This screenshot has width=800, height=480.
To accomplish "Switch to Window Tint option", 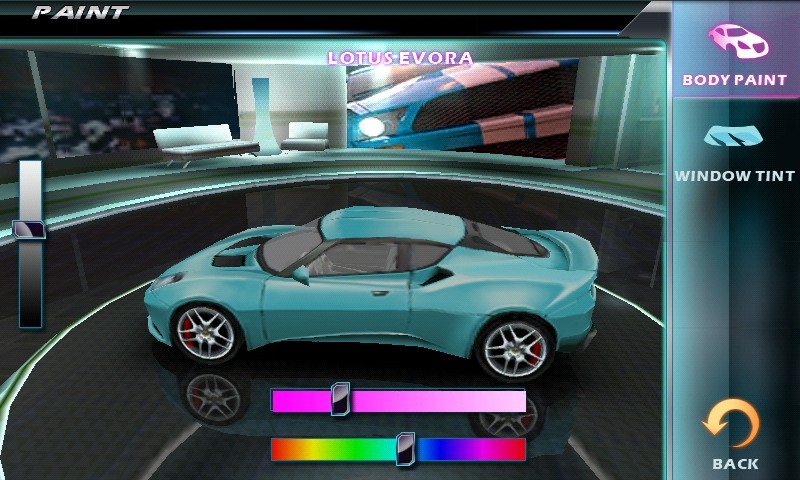I will click(735, 150).
